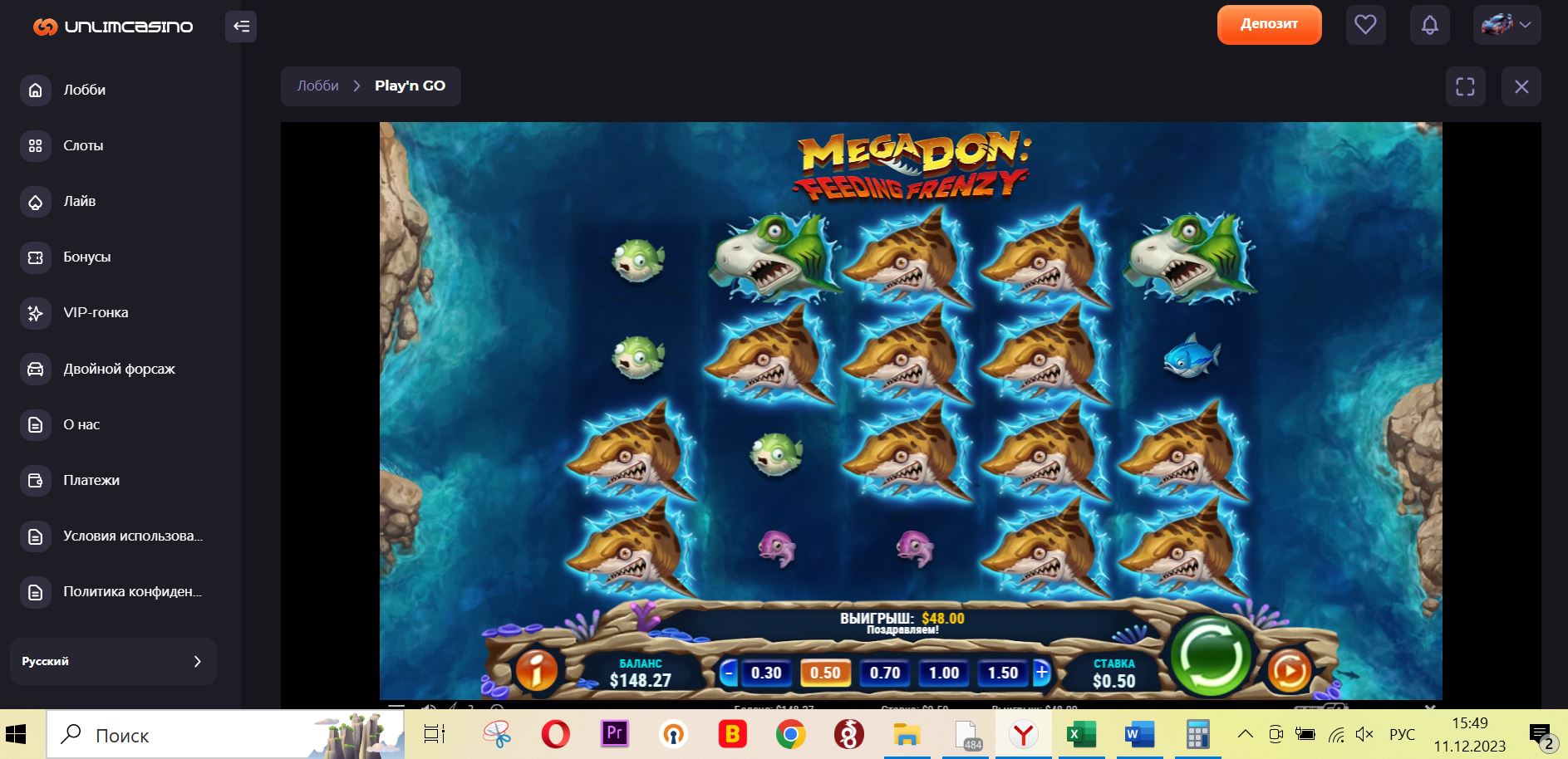
Task: Increase the bet with the plus button
Action: click(x=1041, y=672)
